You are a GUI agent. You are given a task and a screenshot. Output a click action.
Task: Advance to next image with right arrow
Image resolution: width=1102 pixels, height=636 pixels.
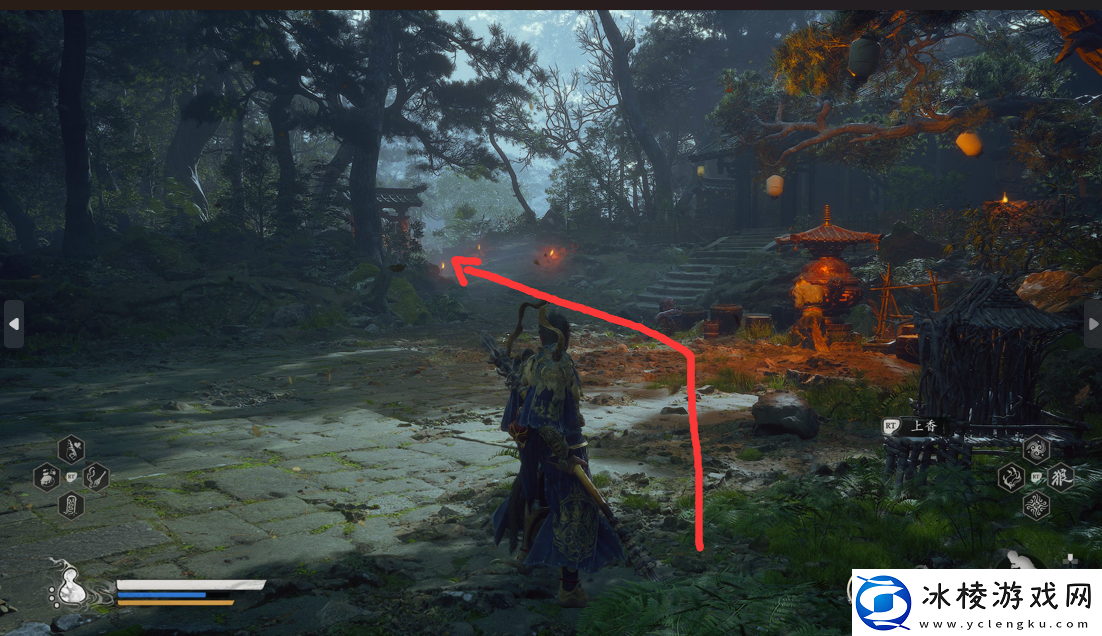click(x=1092, y=324)
